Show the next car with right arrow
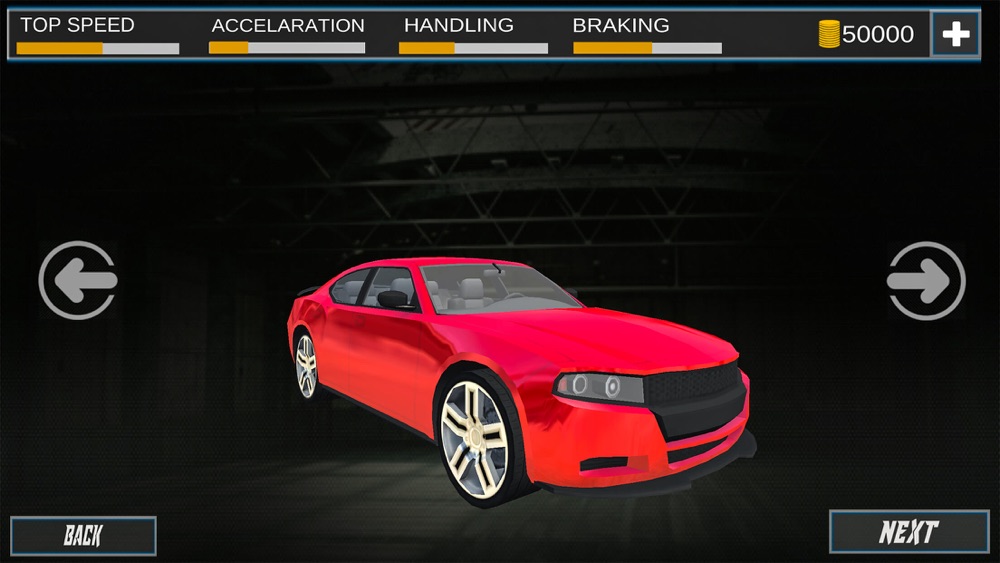 [926, 281]
